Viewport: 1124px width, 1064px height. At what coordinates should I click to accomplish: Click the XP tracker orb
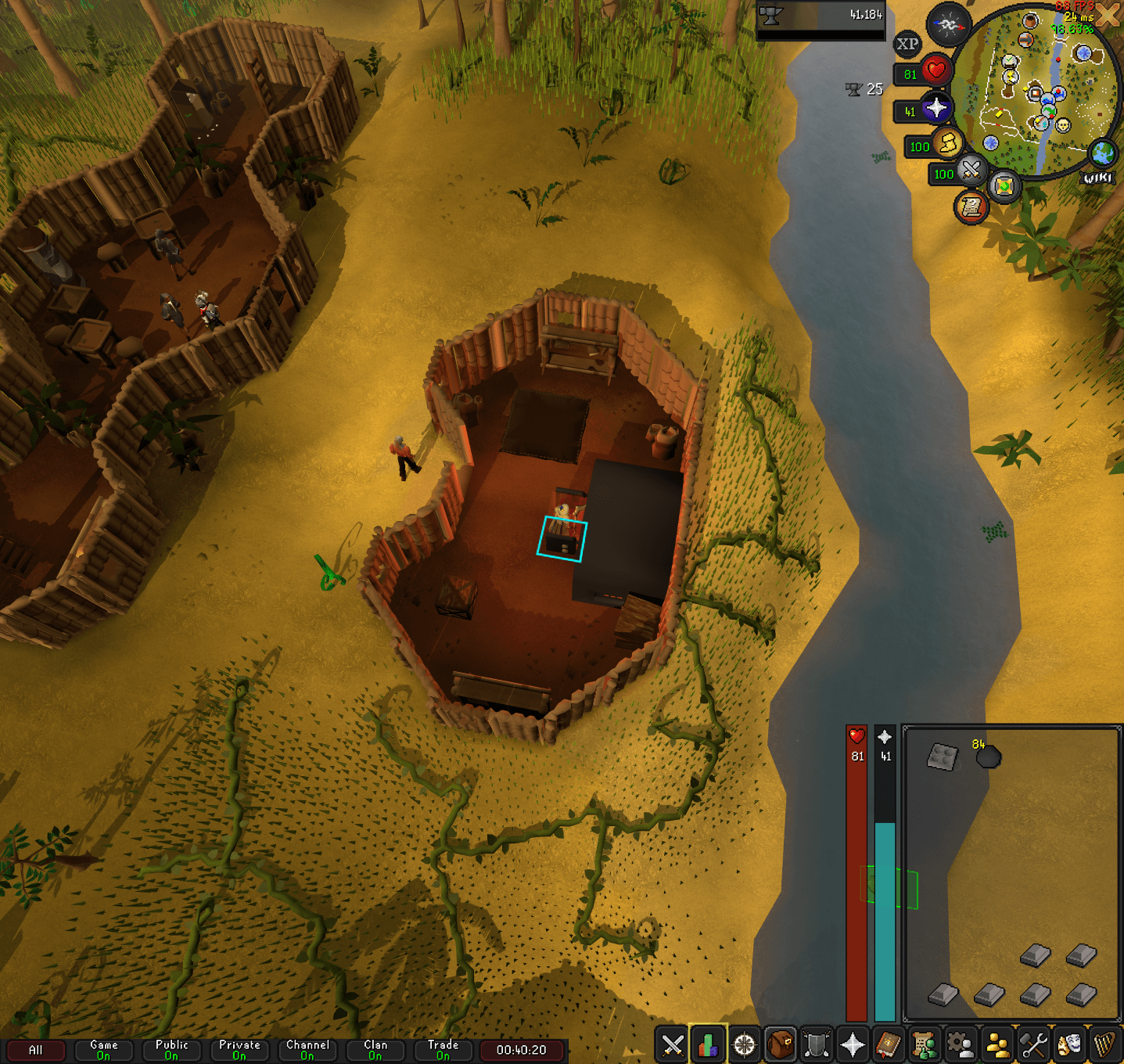pyautogui.click(x=909, y=43)
